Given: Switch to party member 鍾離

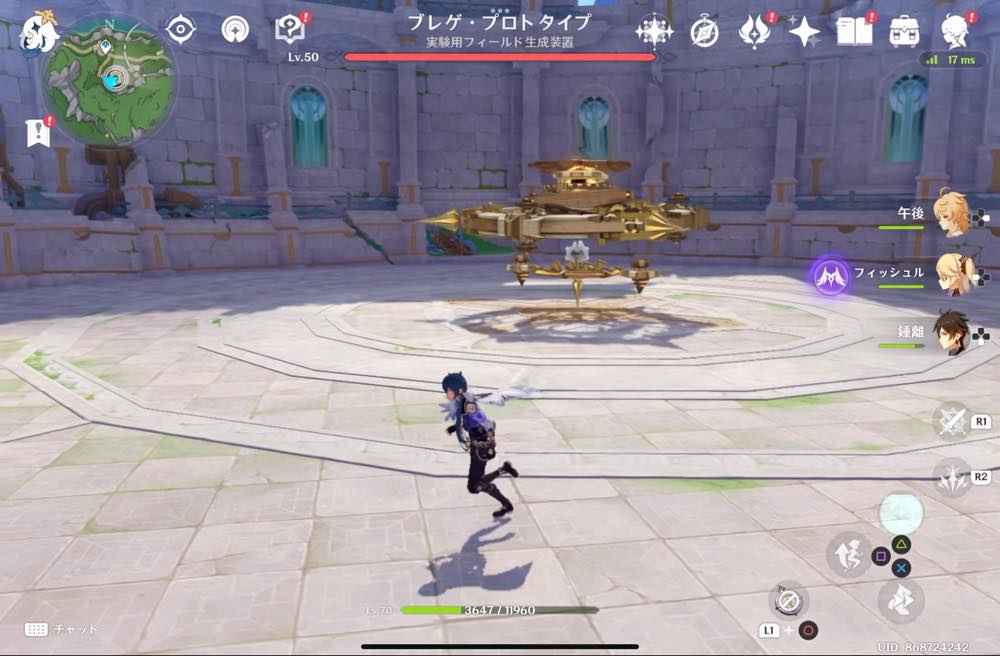Looking at the screenshot, I should point(952,333).
